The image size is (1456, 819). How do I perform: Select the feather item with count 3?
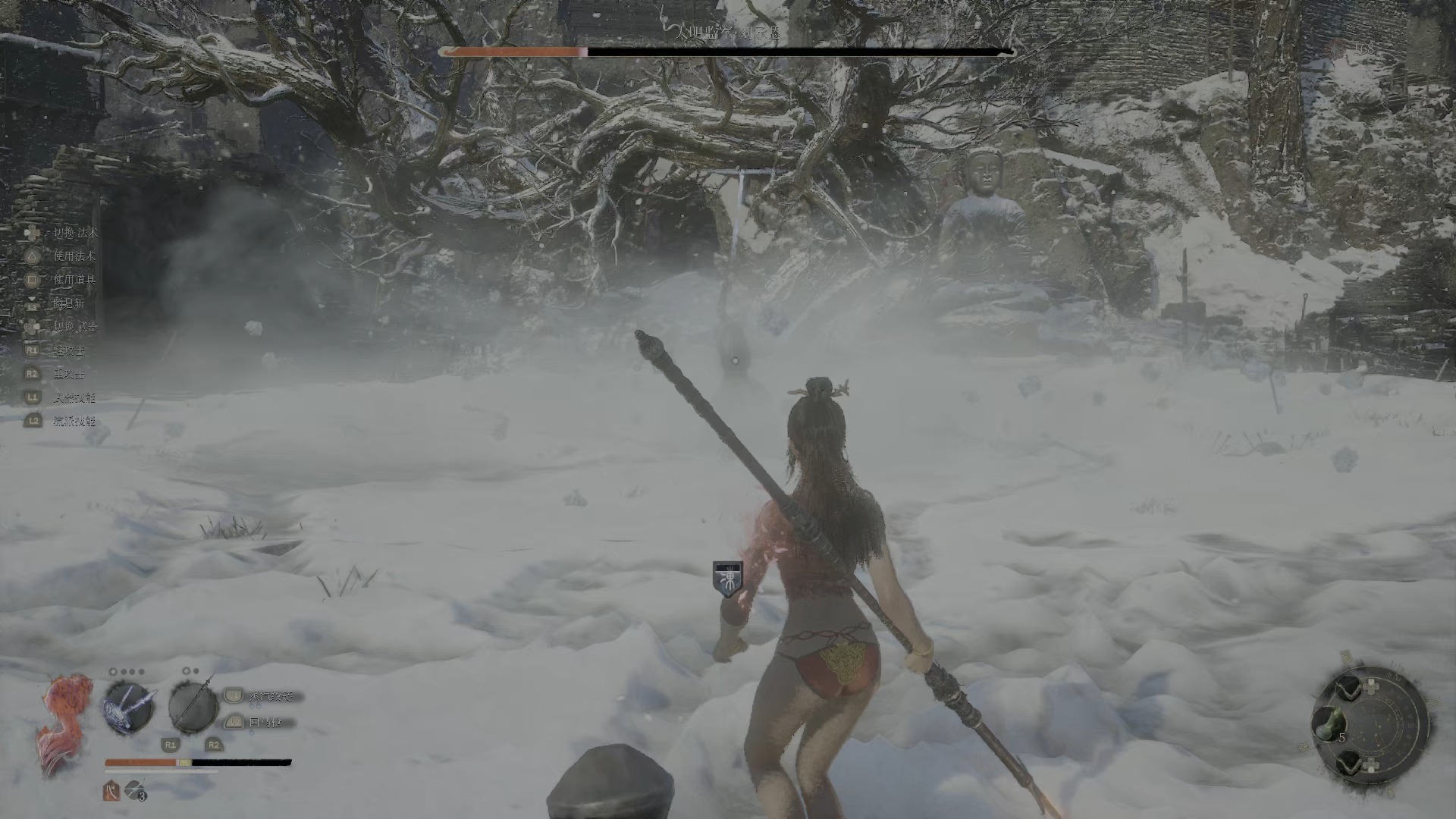pos(135,790)
